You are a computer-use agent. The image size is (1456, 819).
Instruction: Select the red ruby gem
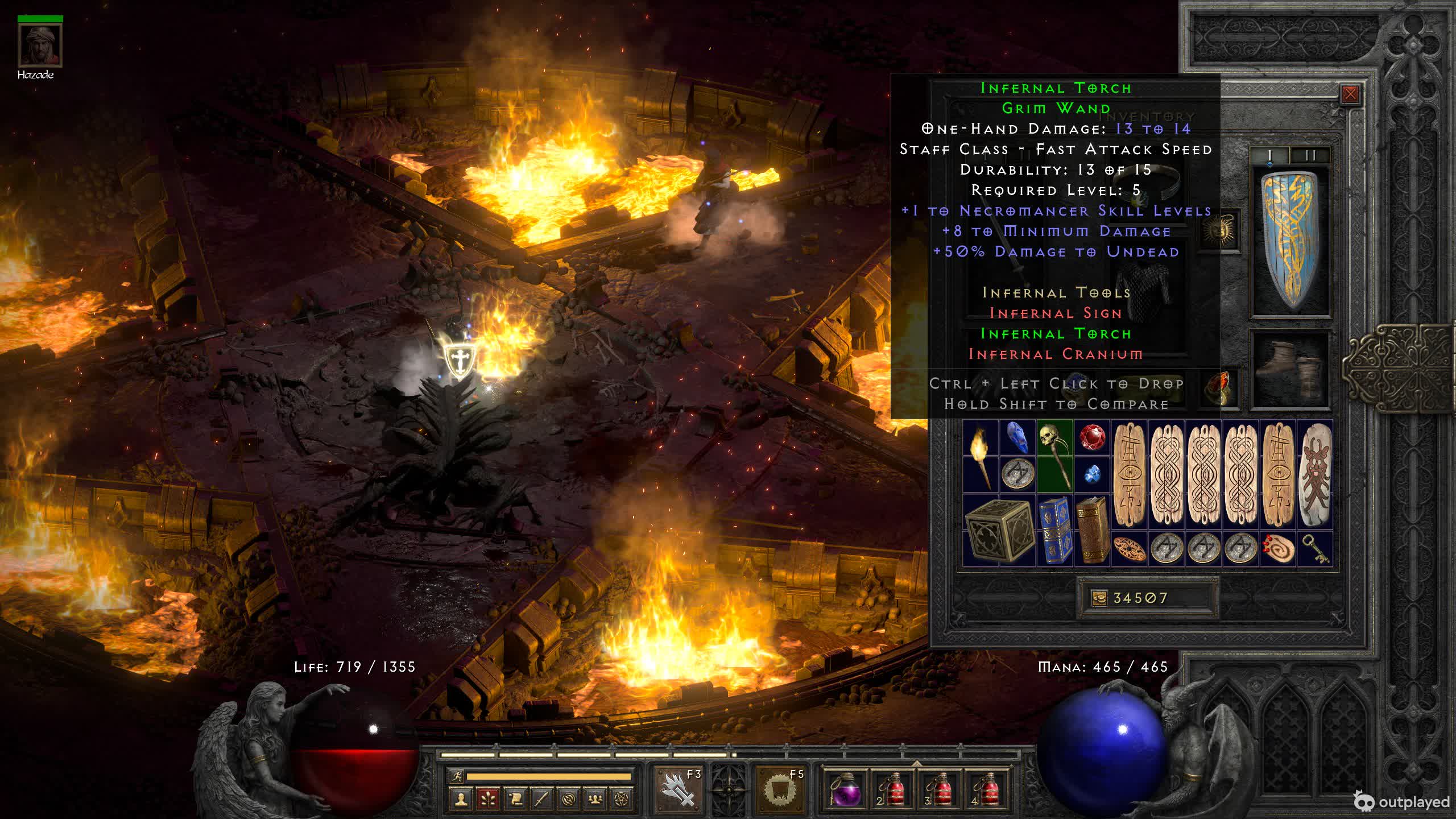(x=1091, y=439)
